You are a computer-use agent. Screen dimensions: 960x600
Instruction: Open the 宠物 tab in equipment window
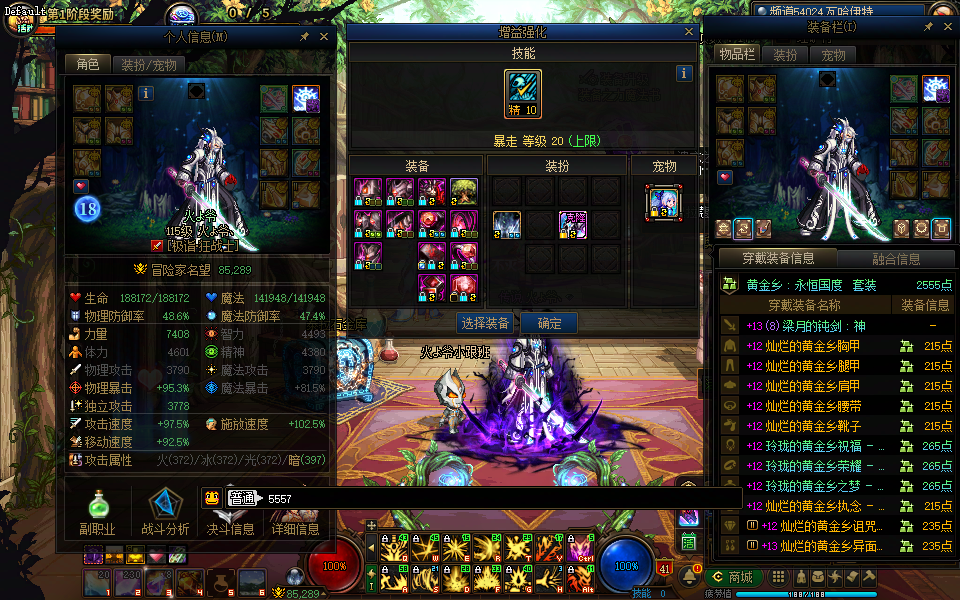click(833, 55)
